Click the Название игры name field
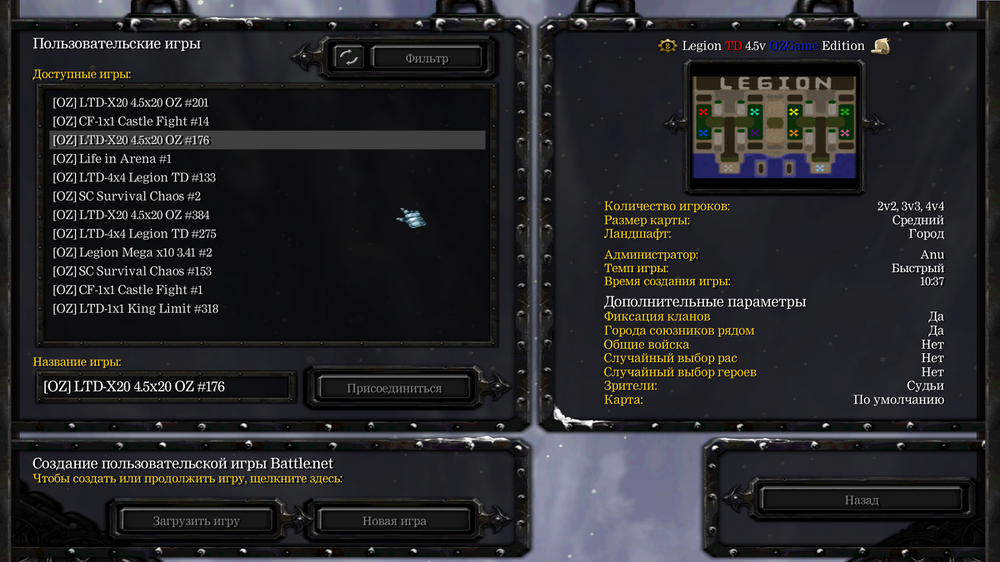The height and width of the screenshot is (562, 1000). click(x=165, y=387)
